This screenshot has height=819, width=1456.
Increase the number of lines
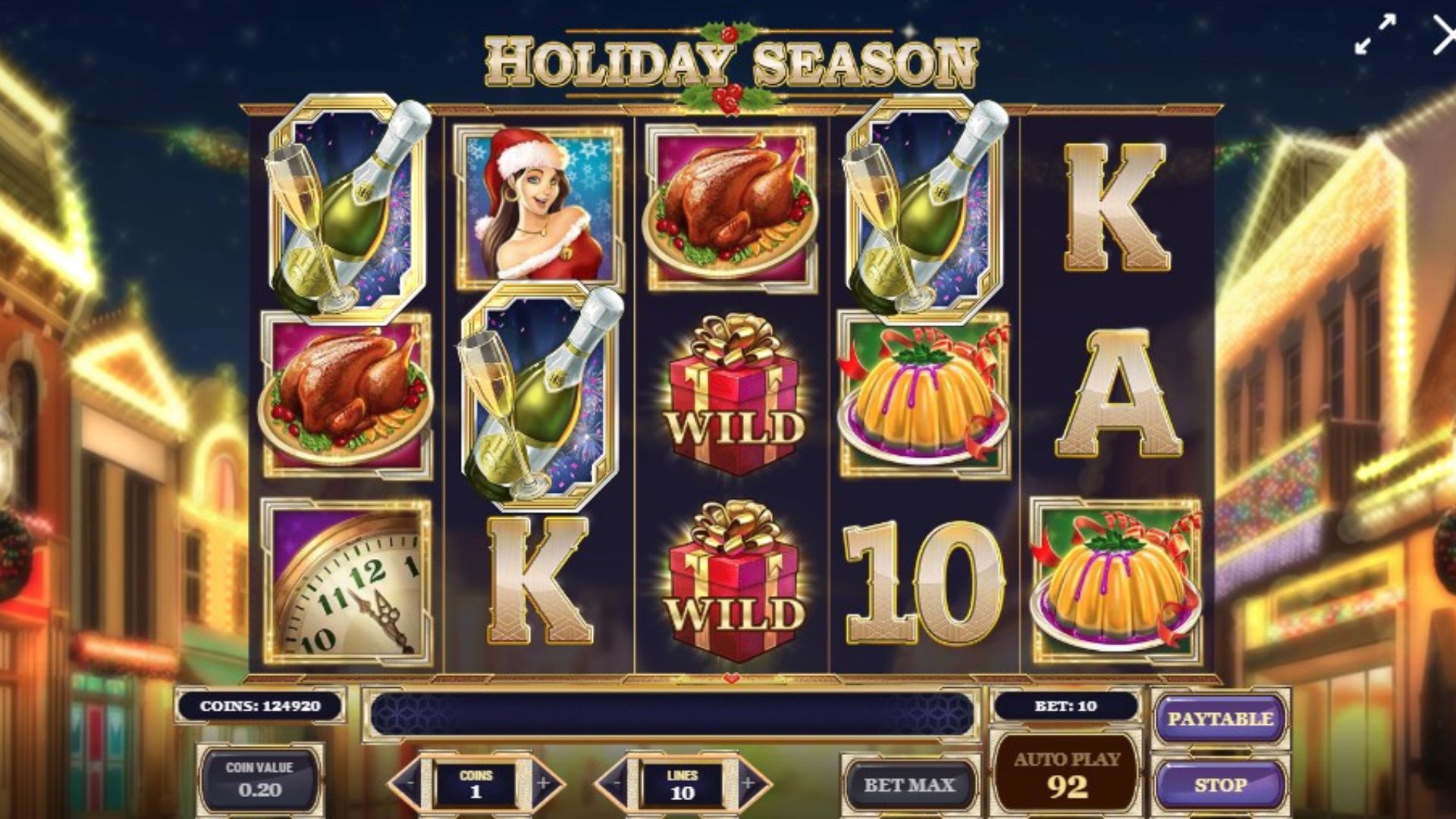point(748,783)
